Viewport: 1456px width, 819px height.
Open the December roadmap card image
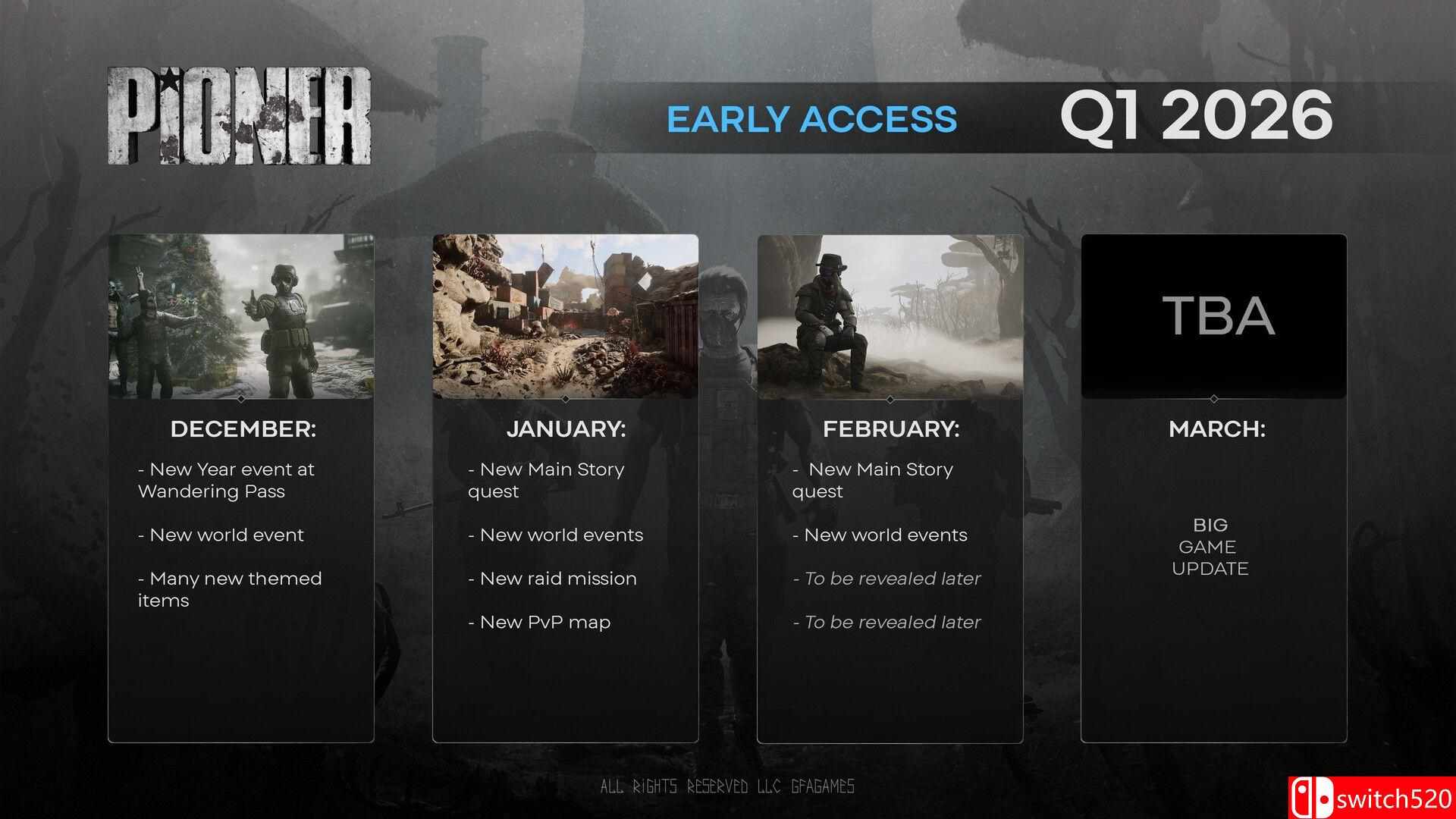[241, 316]
